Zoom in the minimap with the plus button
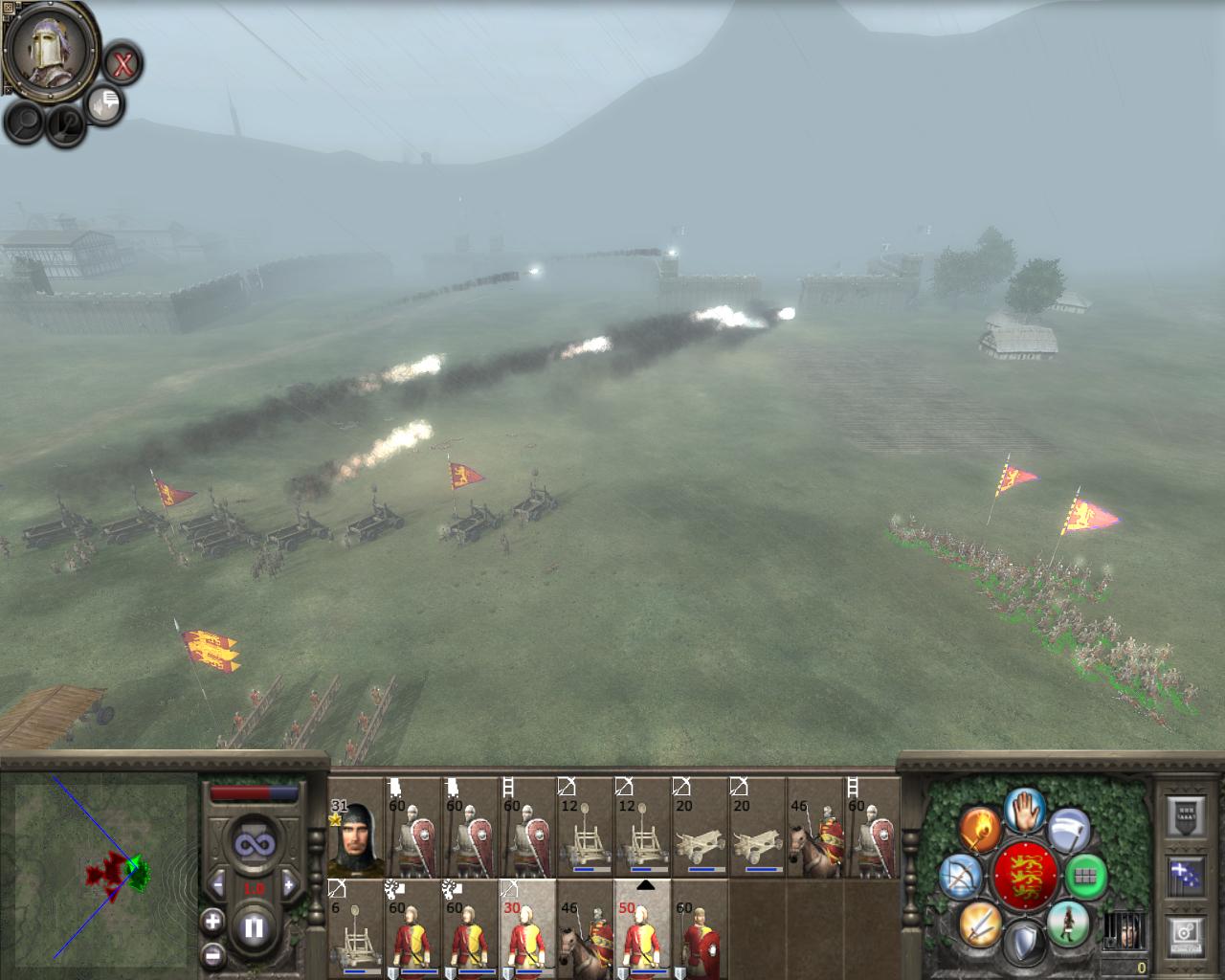Viewport: 1225px width, 980px height. pos(212,922)
